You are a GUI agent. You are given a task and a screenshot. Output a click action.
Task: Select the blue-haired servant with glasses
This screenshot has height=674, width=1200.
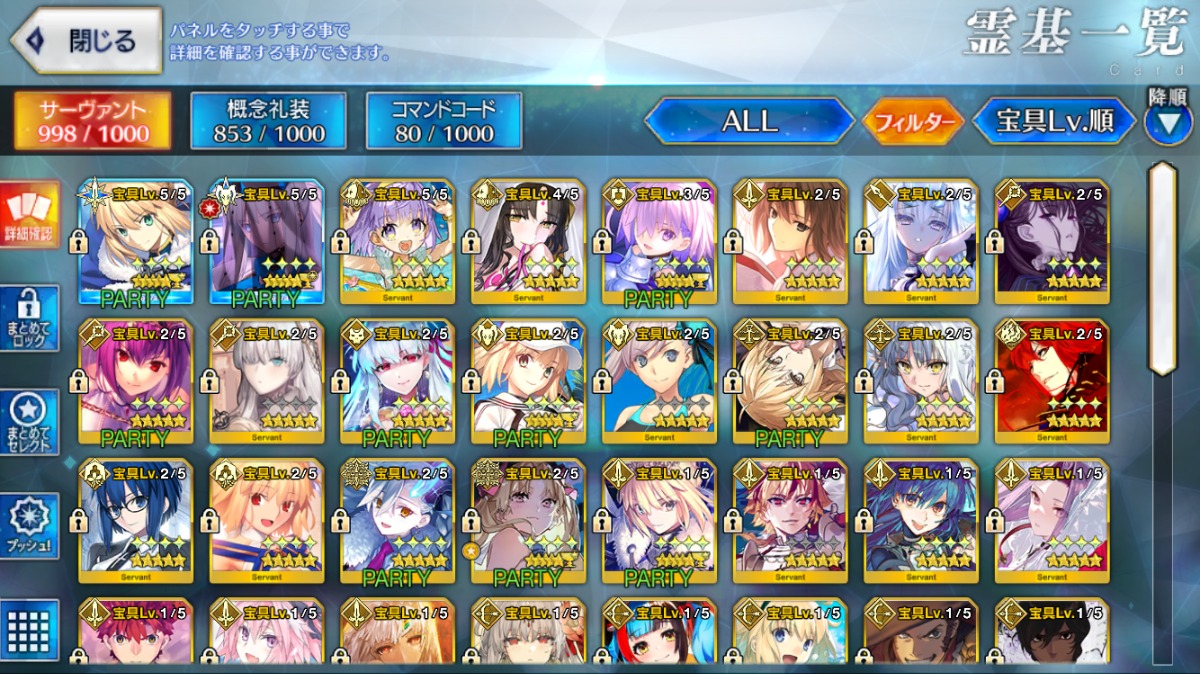(135, 521)
